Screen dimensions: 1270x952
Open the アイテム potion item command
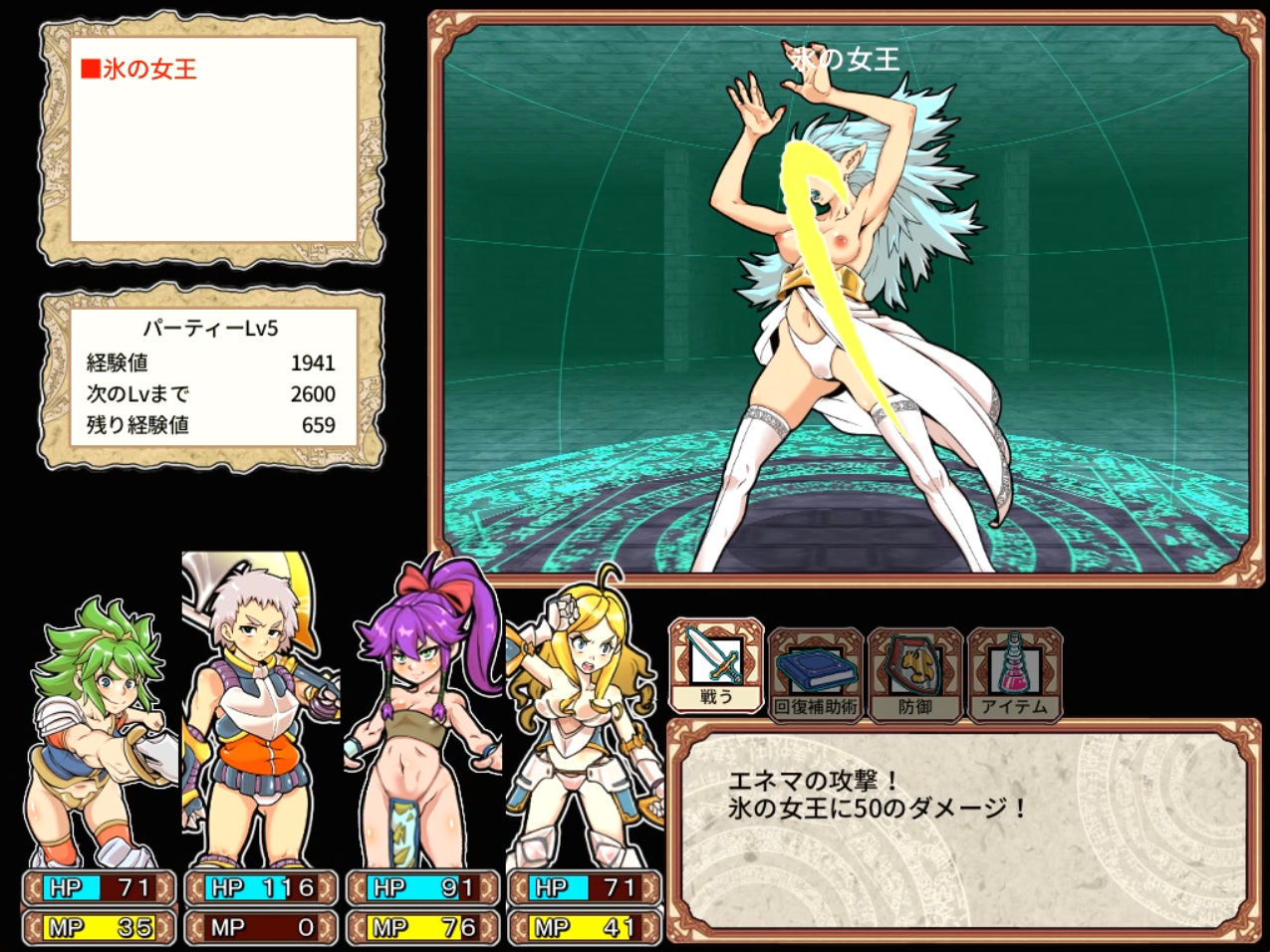tap(1014, 673)
